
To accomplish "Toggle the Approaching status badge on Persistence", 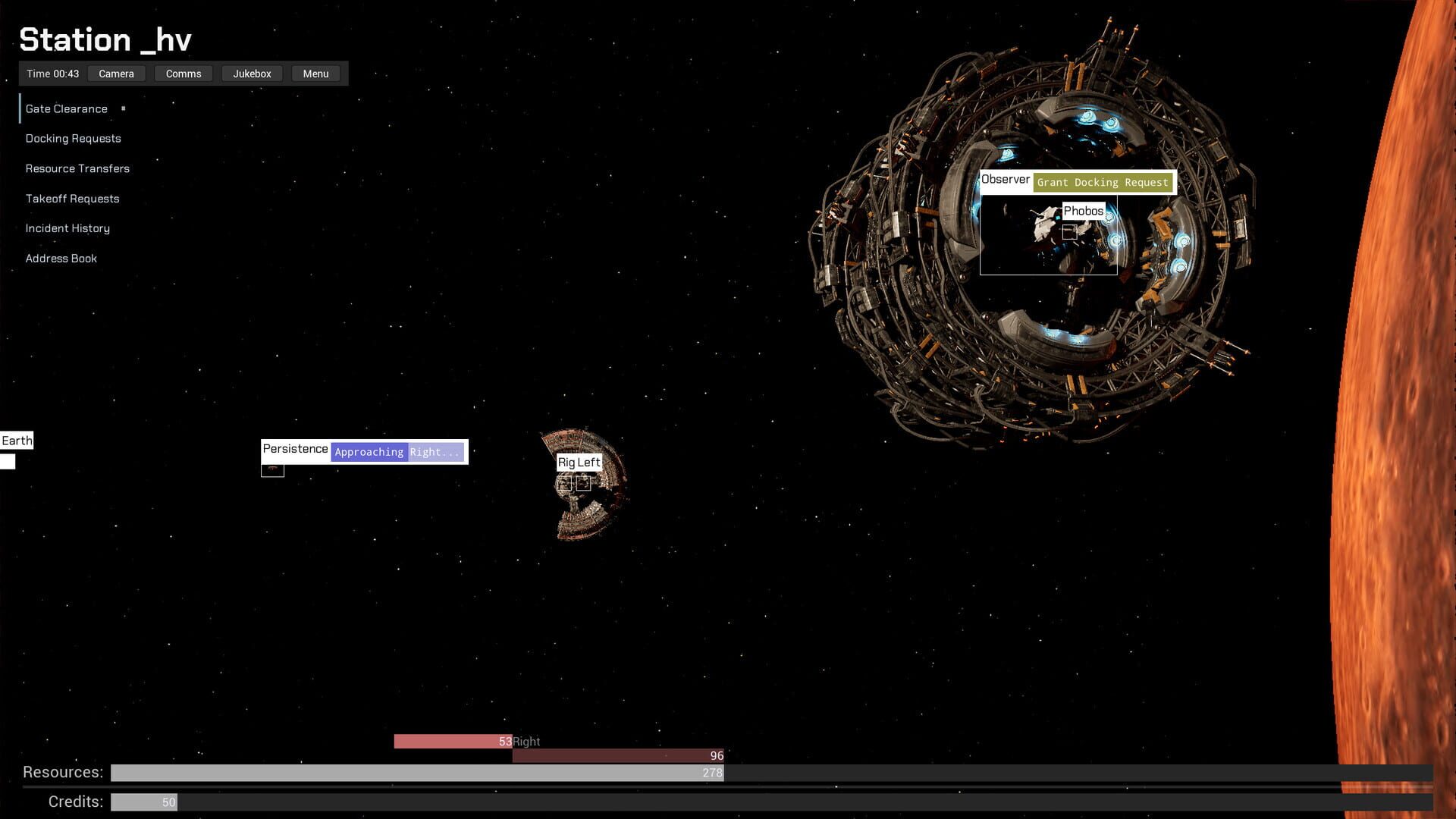I will tap(369, 451).
